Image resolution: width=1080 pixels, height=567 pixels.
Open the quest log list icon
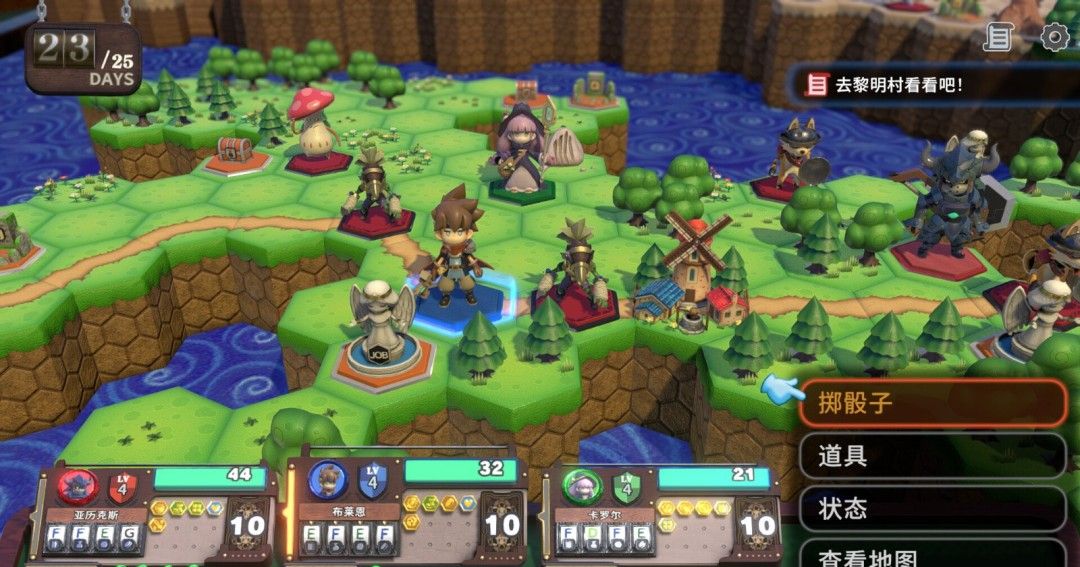pyautogui.click(x=998, y=38)
